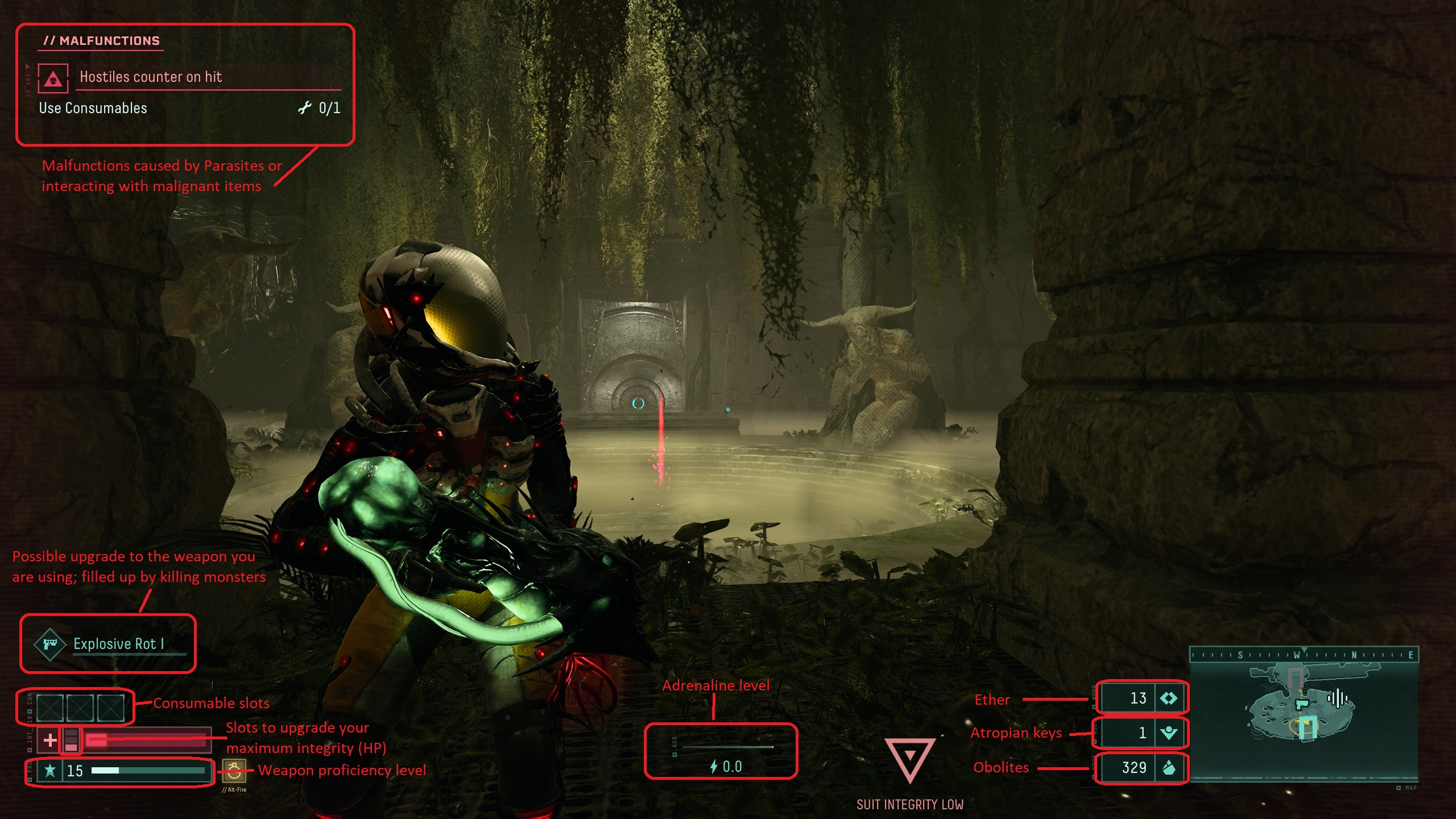Click the Explosive Rot I weapon trait
The width and height of the screenshot is (1456, 819).
click(x=118, y=644)
